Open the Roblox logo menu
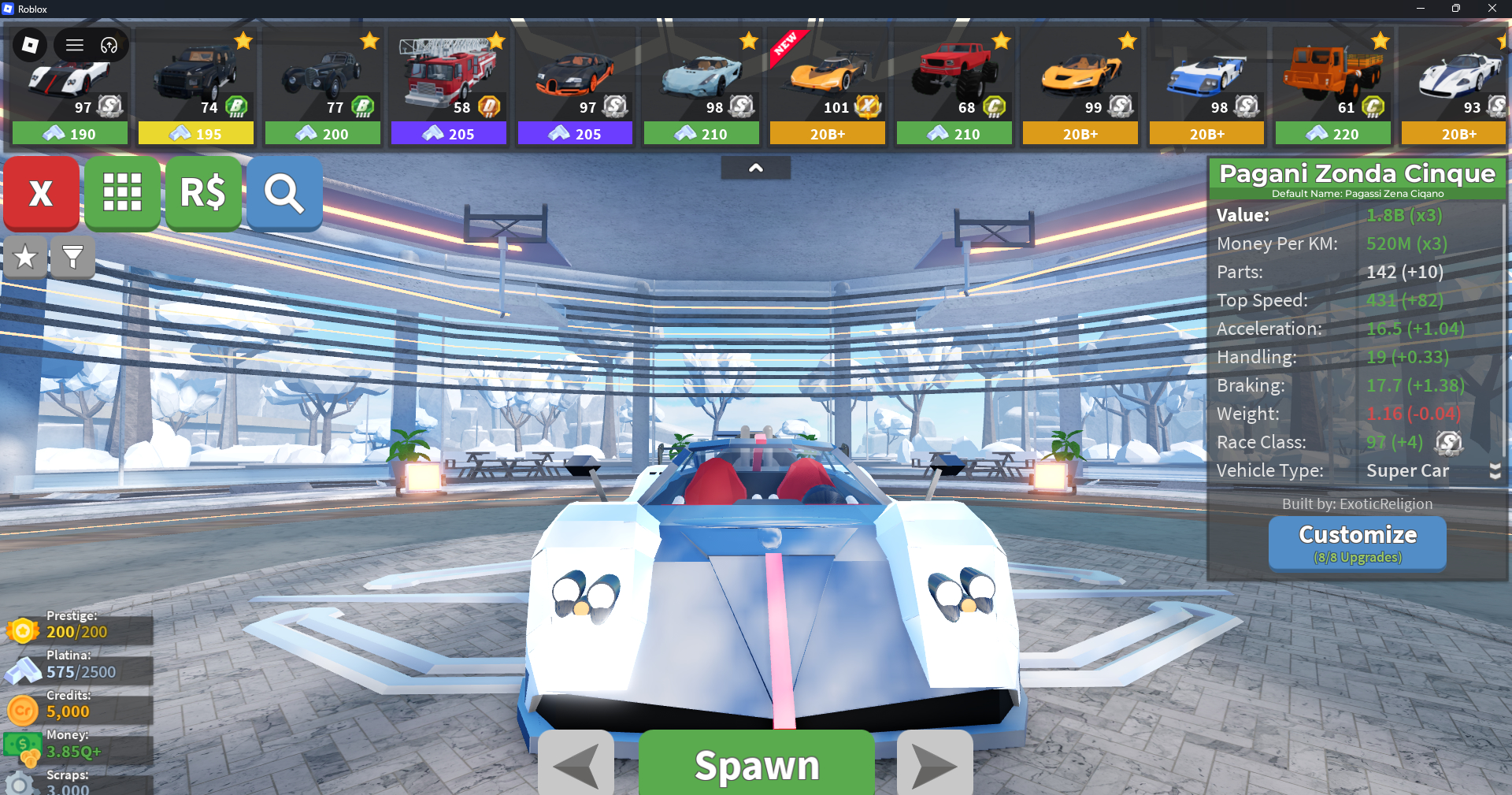1512x795 pixels. point(31,45)
